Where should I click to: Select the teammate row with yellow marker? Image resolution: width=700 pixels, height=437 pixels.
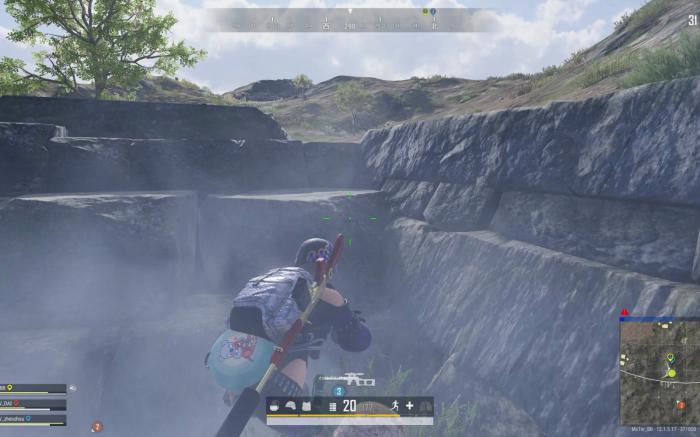pyautogui.click(x=33, y=389)
